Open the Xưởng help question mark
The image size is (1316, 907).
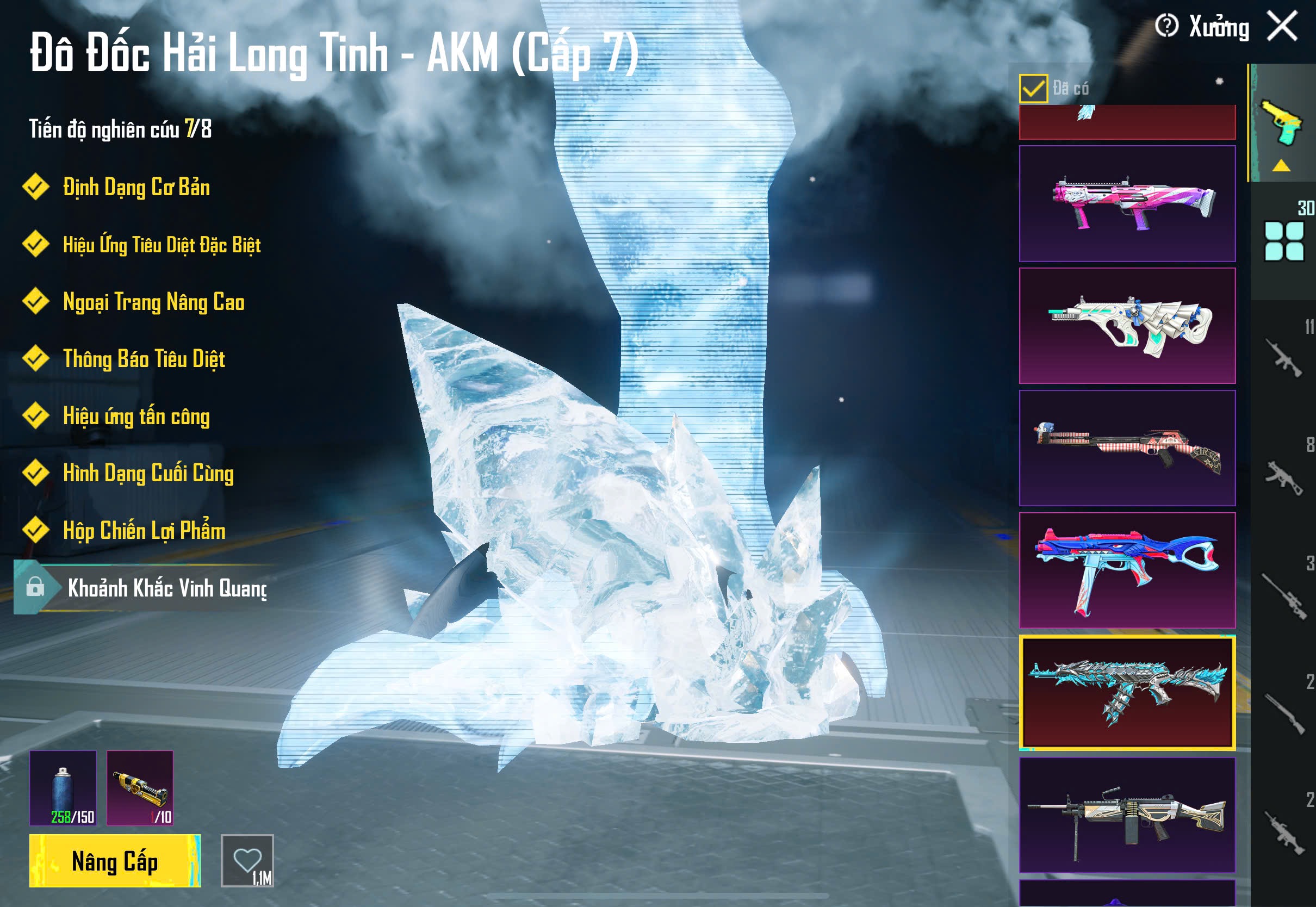coord(1166,26)
